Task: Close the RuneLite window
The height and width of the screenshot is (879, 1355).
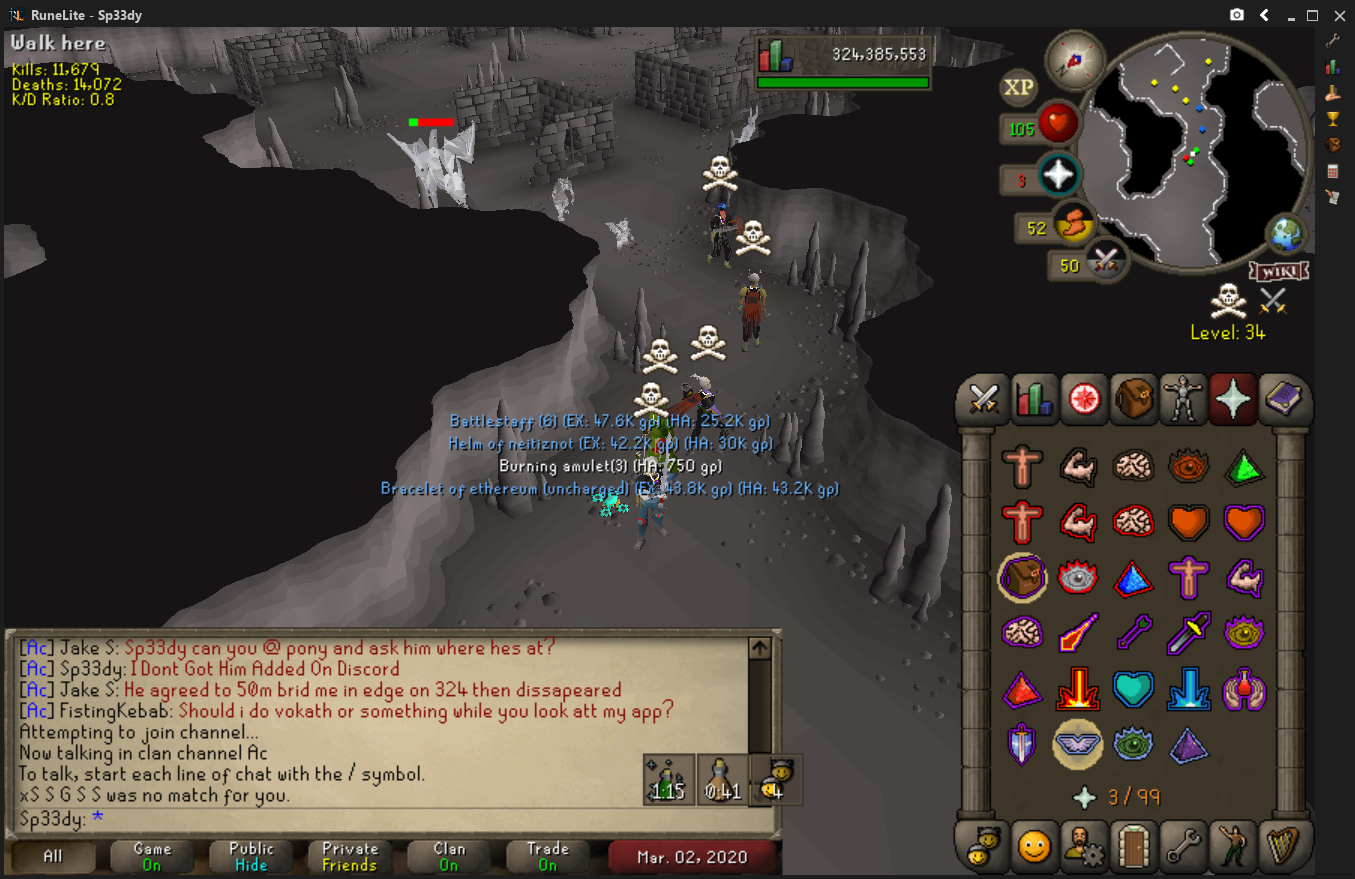Action: click(1337, 15)
